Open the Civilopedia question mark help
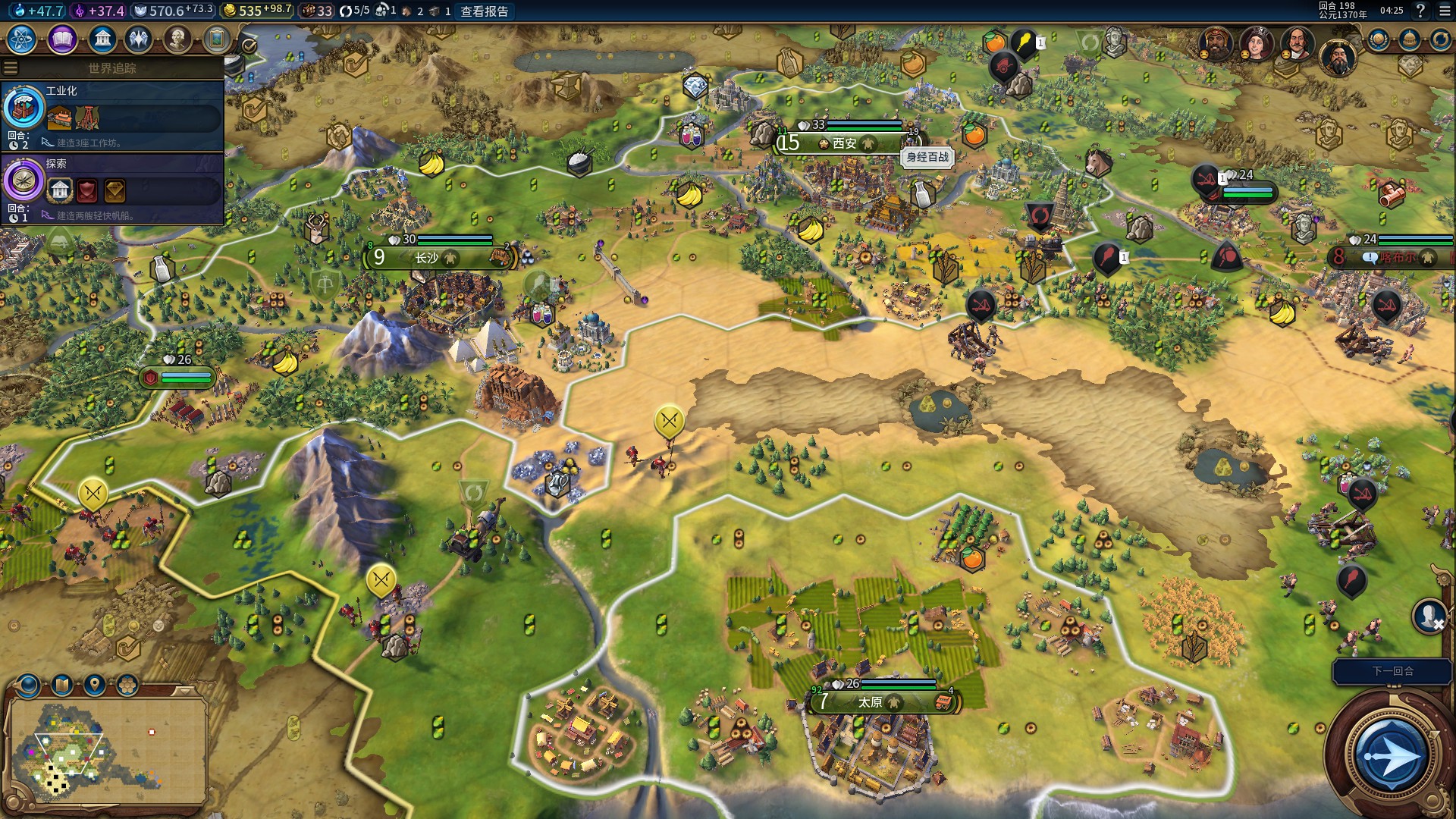 point(1420,11)
